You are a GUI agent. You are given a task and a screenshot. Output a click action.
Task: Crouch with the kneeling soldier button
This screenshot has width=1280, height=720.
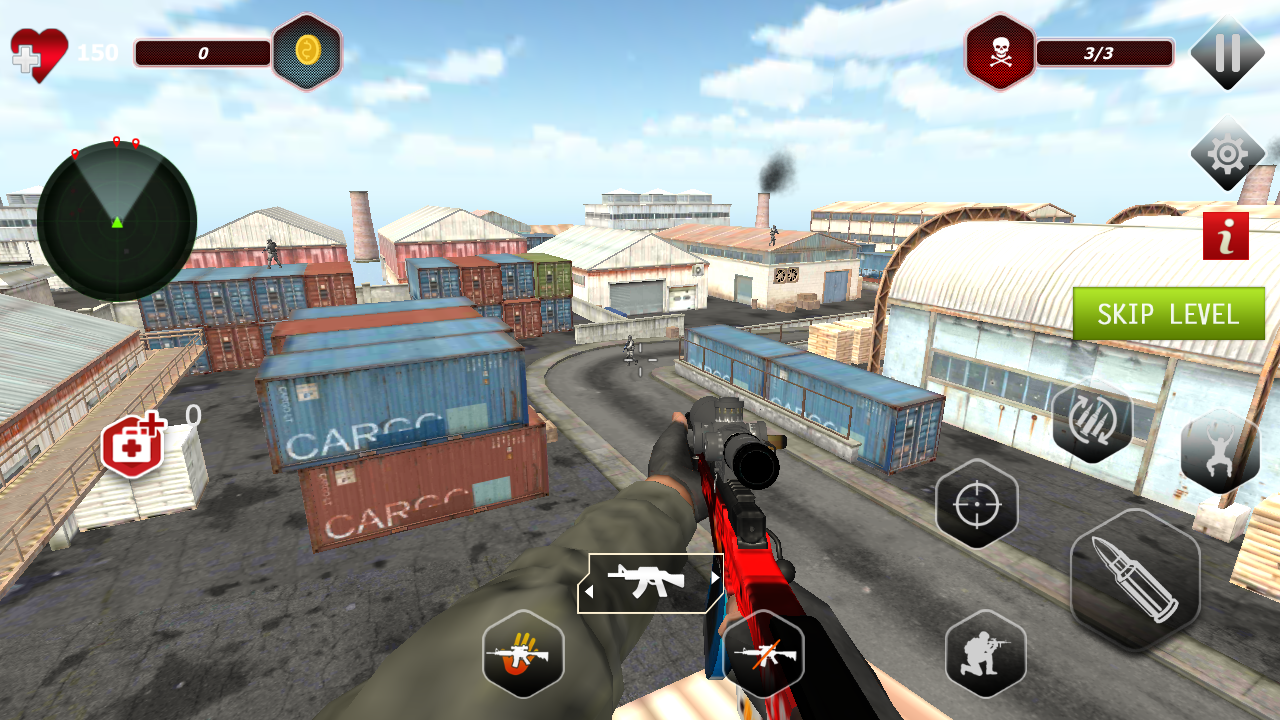point(985,654)
